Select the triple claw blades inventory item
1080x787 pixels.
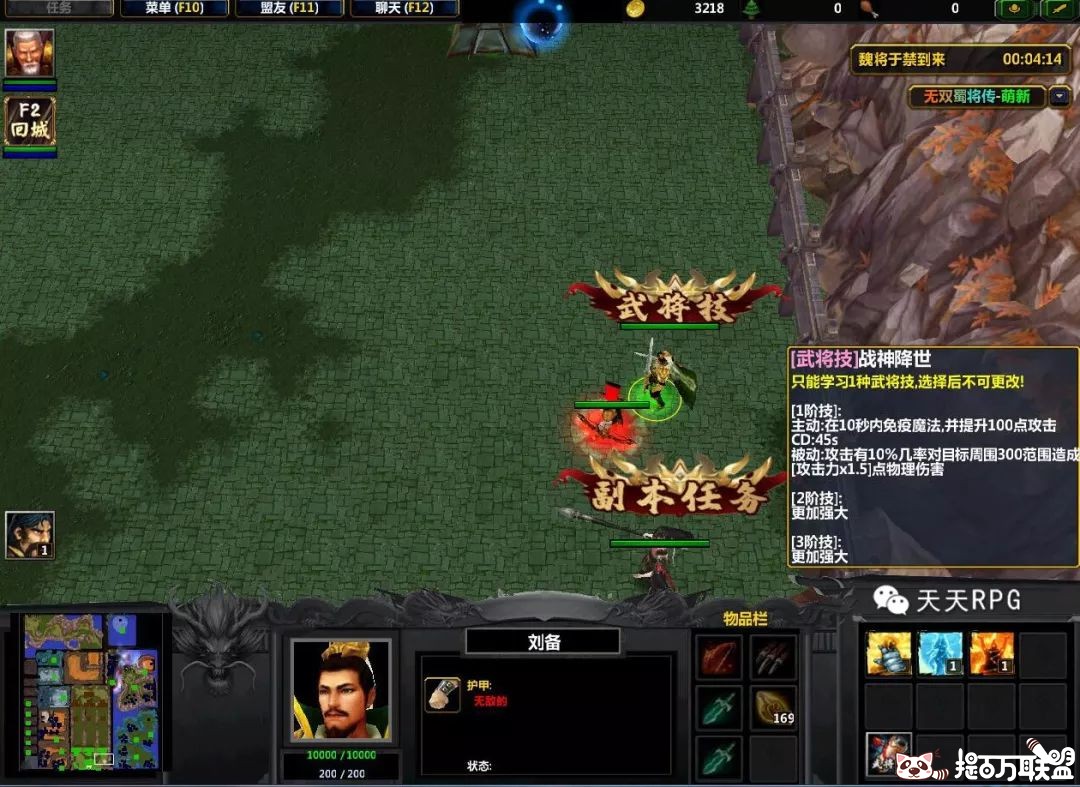pyautogui.click(x=773, y=656)
